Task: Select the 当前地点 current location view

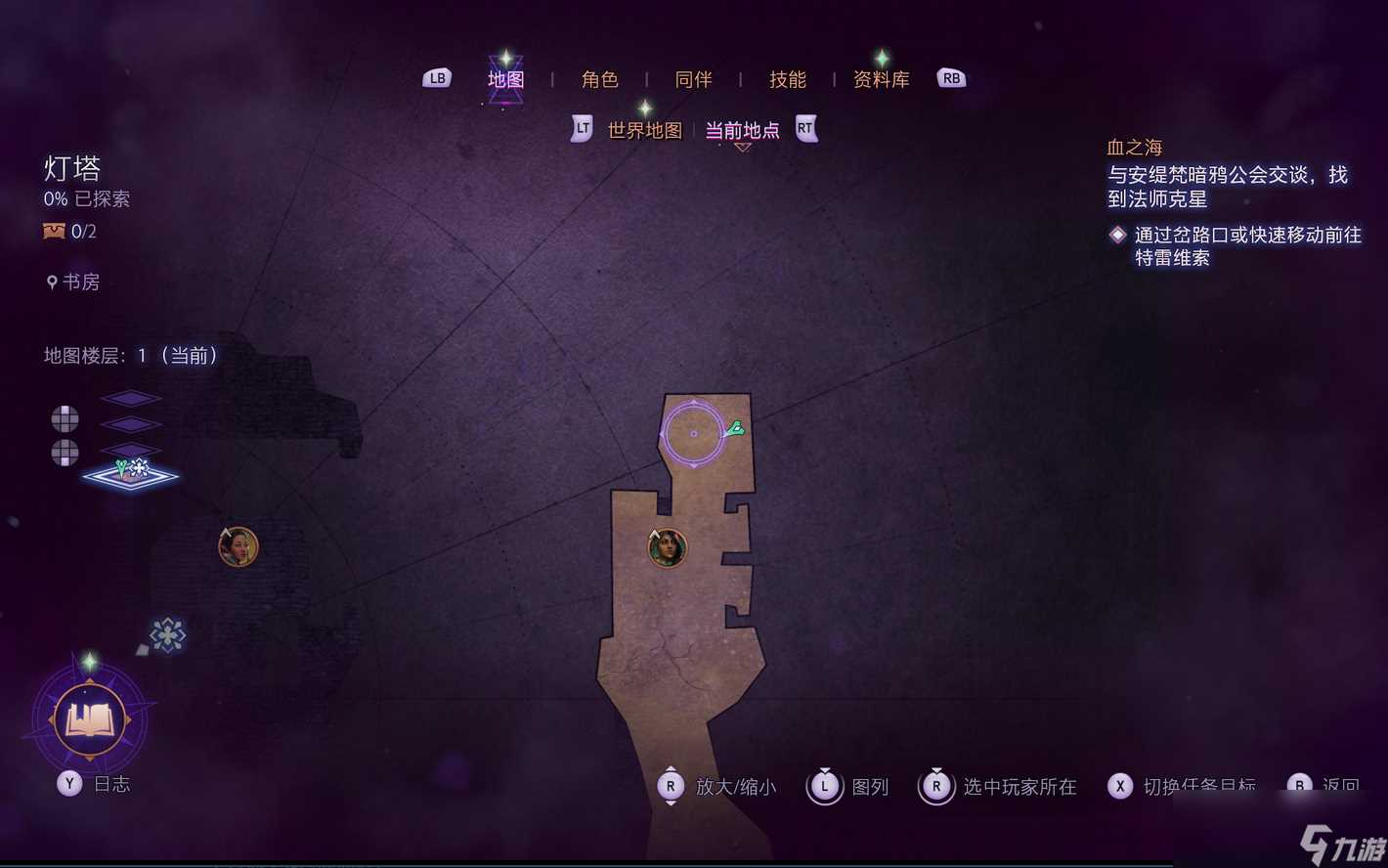Action: (x=743, y=130)
